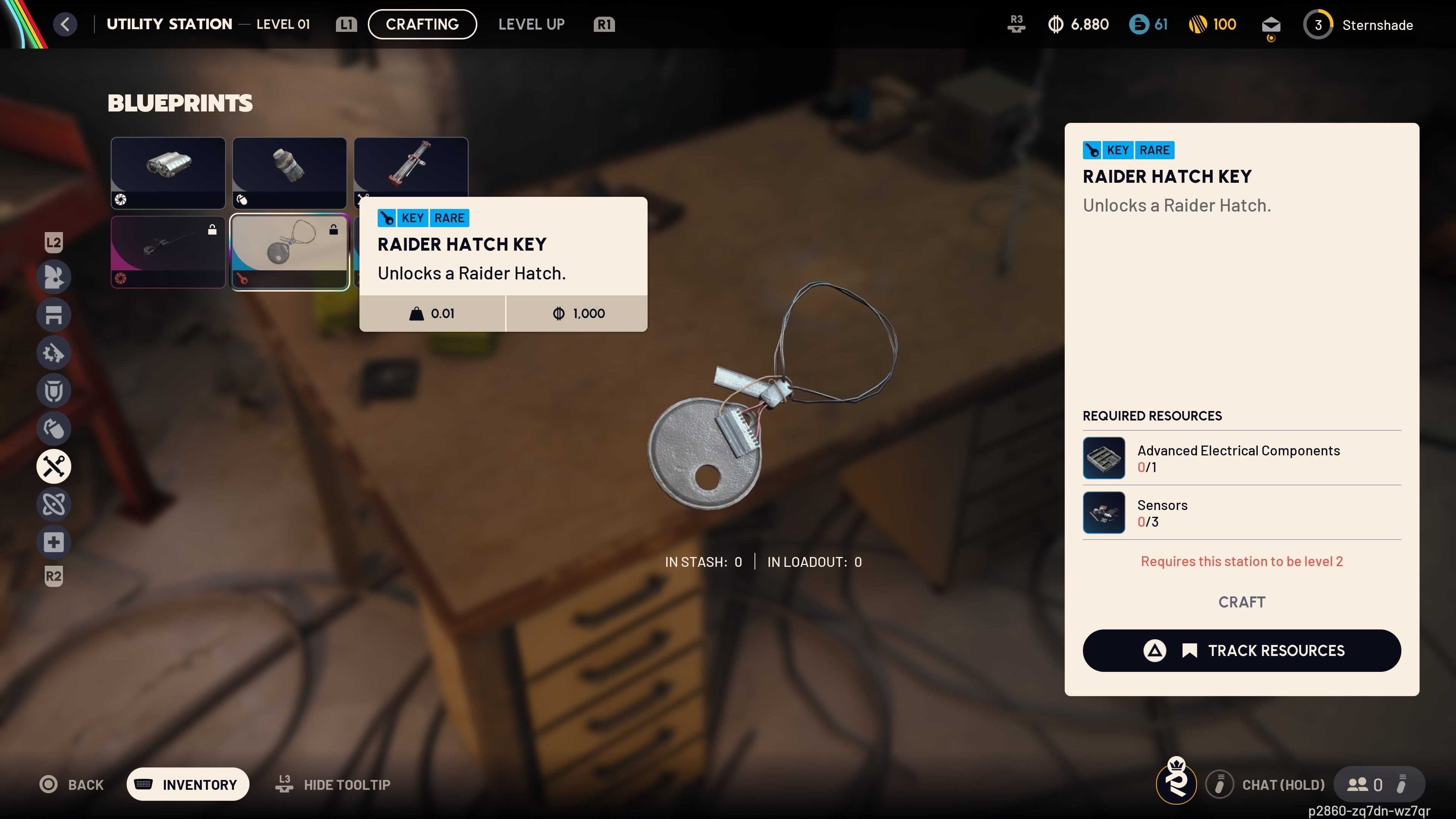Switch to the Level Up tab
The width and height of the screenshot is (1456, 819).
tap(531, 24)
